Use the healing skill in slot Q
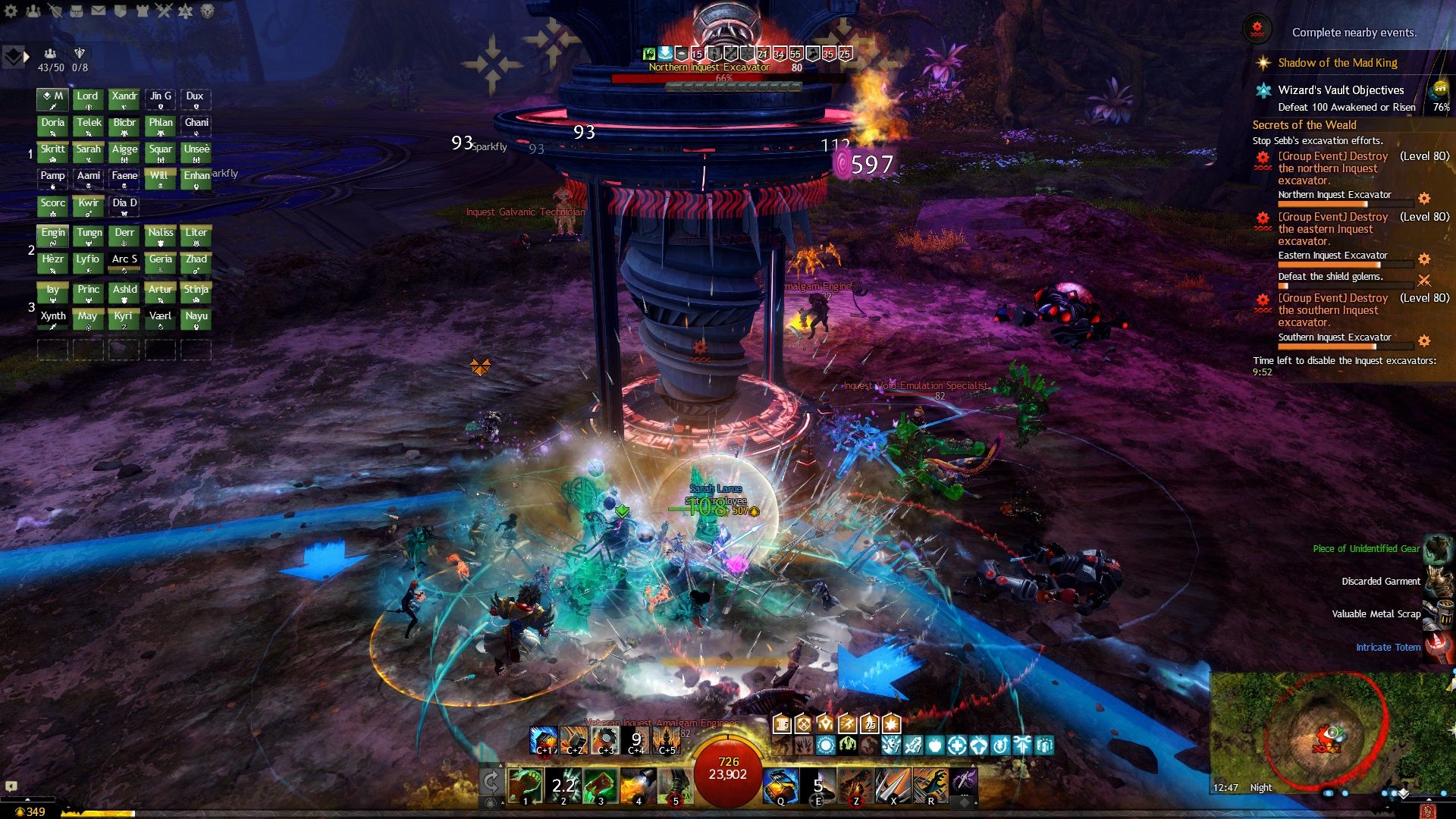 pyautogui.click(x=780, y=785)
